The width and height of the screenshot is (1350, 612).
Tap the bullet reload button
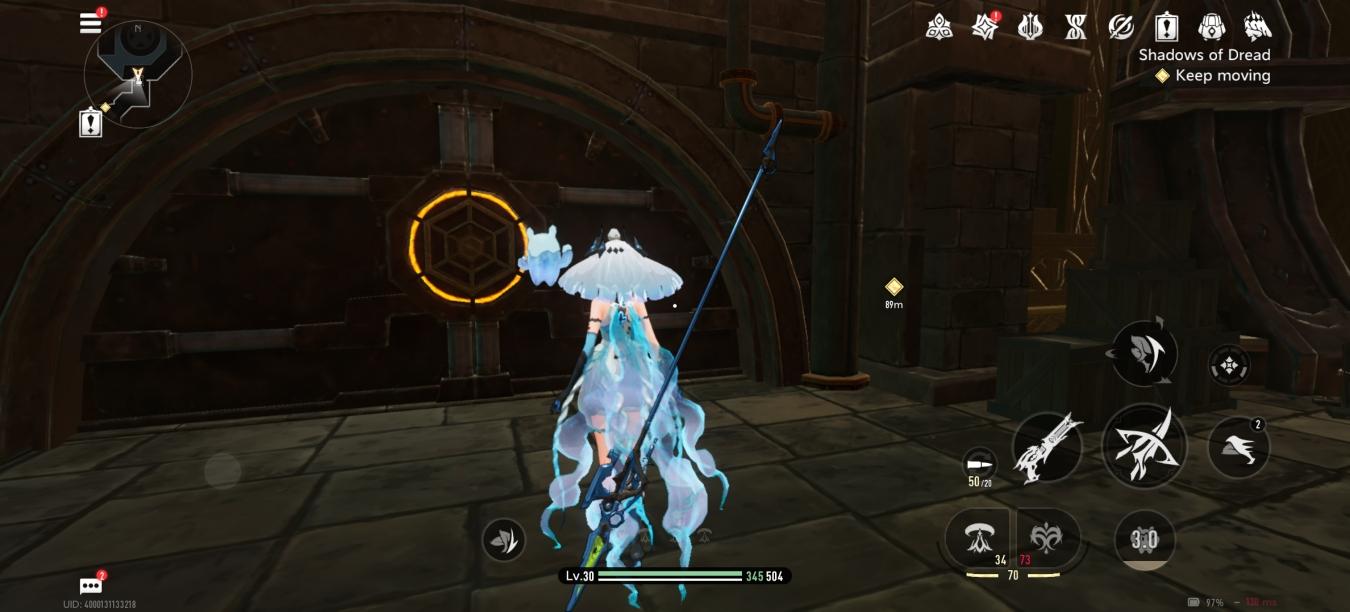click(x=980, y=465)
